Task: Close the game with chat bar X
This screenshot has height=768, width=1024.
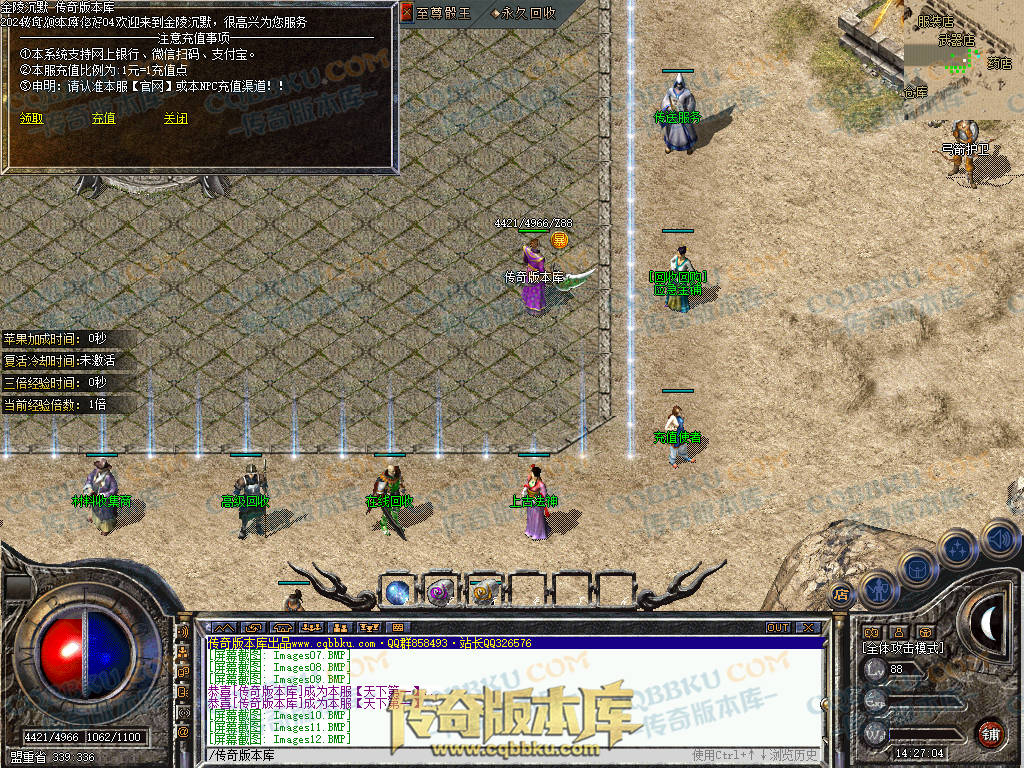Action: click(808, 627)
